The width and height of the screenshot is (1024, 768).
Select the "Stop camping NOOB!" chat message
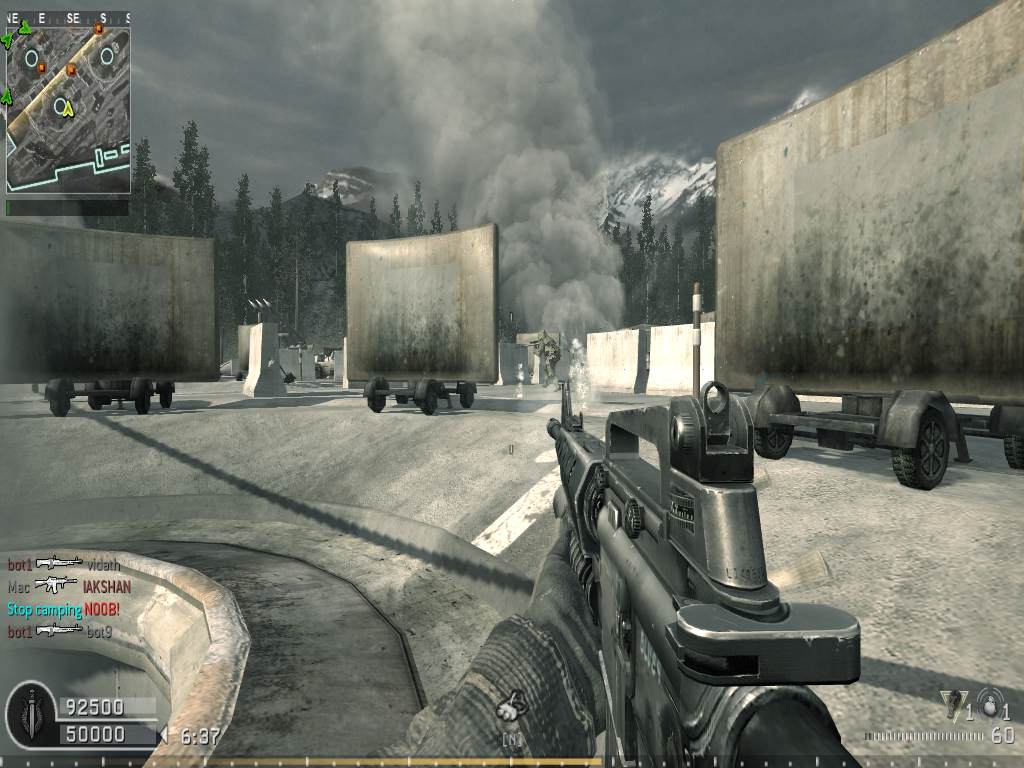tap(63, 609)
